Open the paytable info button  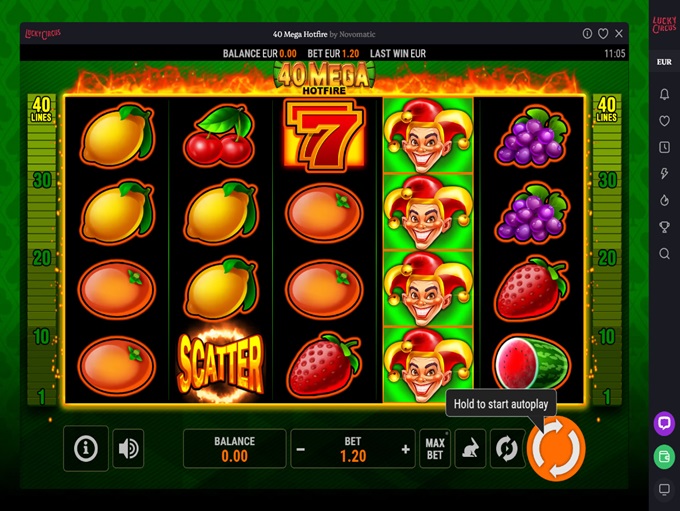pos(86,449)
